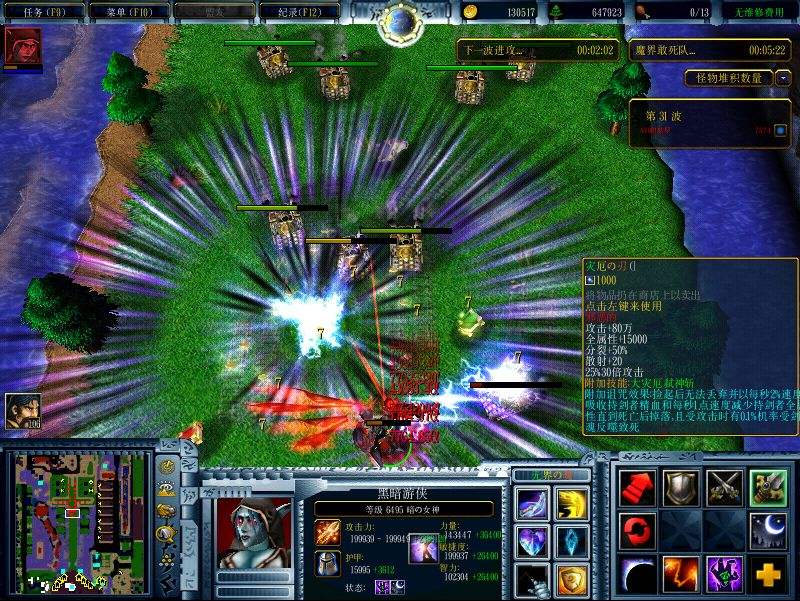Activate the red arrow move command
The width and height of the screenshot is (800, 601).
tap(637, 487)
